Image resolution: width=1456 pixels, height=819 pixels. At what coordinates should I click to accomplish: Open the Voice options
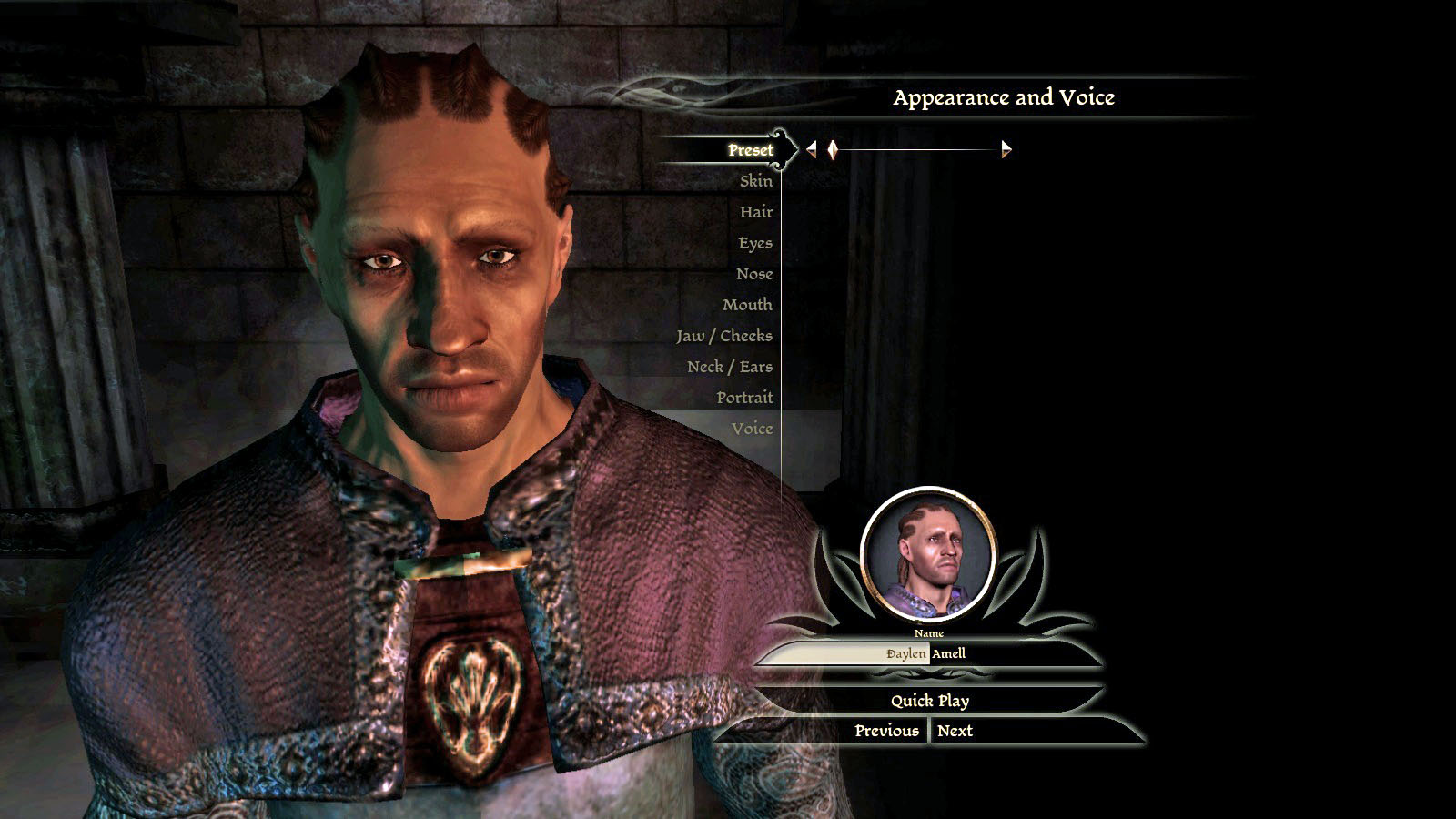752,429
